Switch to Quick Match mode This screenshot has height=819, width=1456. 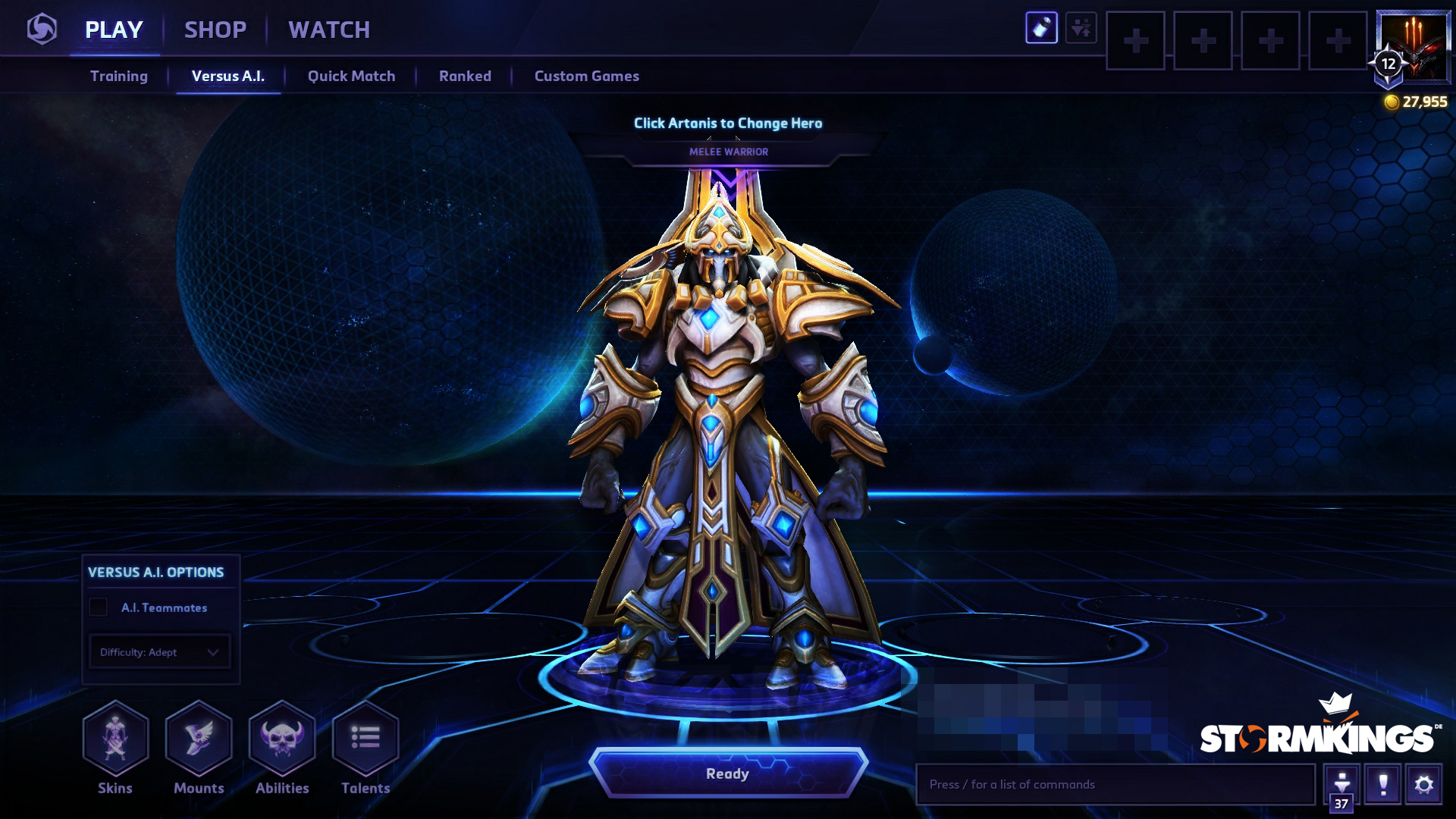(x=351, y=76)
